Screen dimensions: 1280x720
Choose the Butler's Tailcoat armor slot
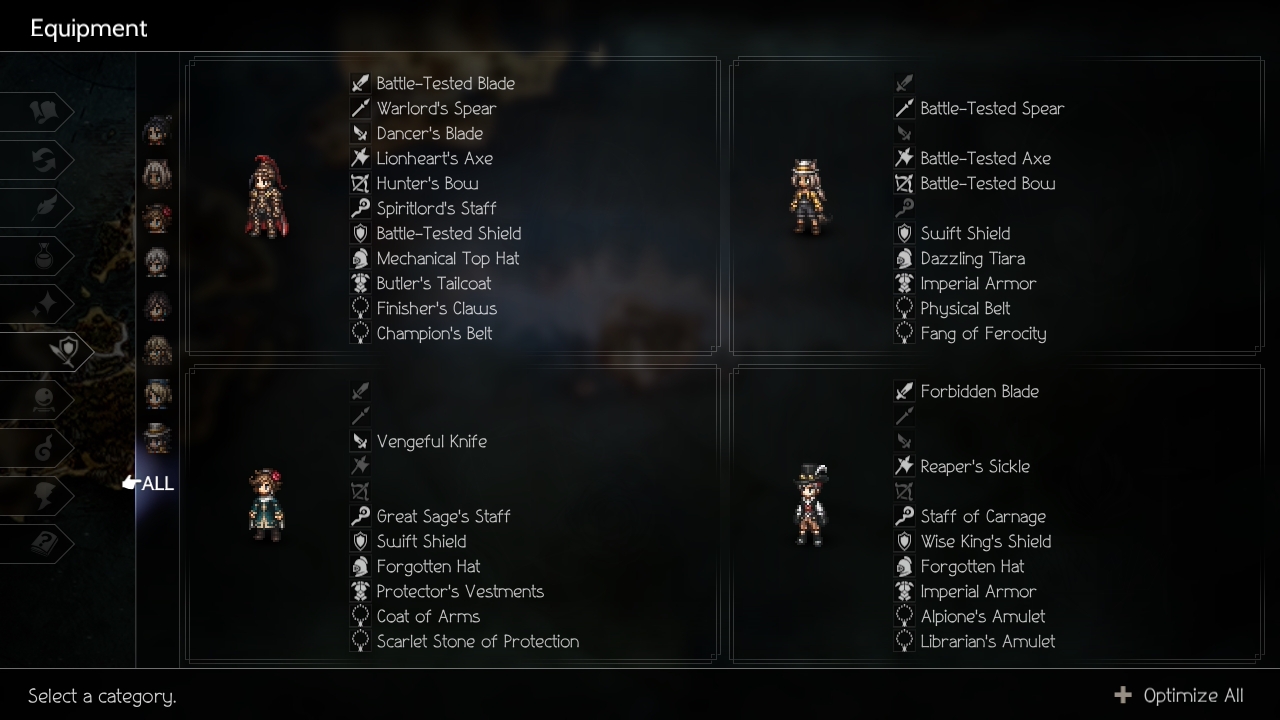coord(433,284)
